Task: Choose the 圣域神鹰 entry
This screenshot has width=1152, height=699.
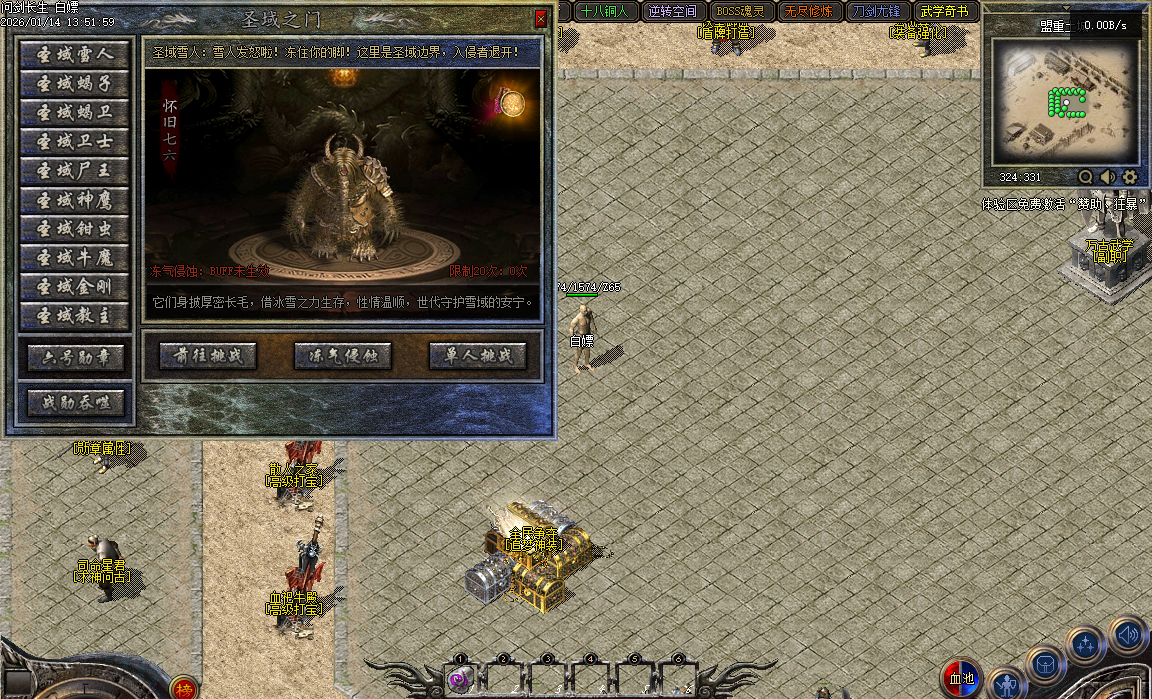Action: (x=75, y=200)
